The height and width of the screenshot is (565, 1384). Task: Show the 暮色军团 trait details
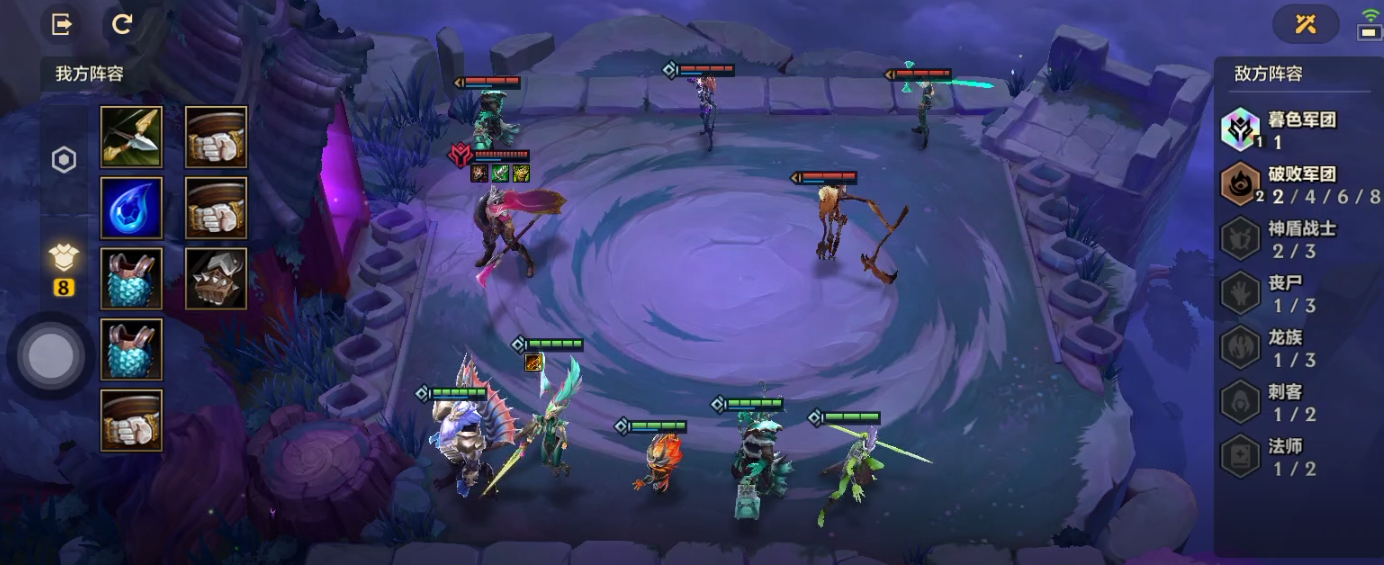click(1280, 130)
